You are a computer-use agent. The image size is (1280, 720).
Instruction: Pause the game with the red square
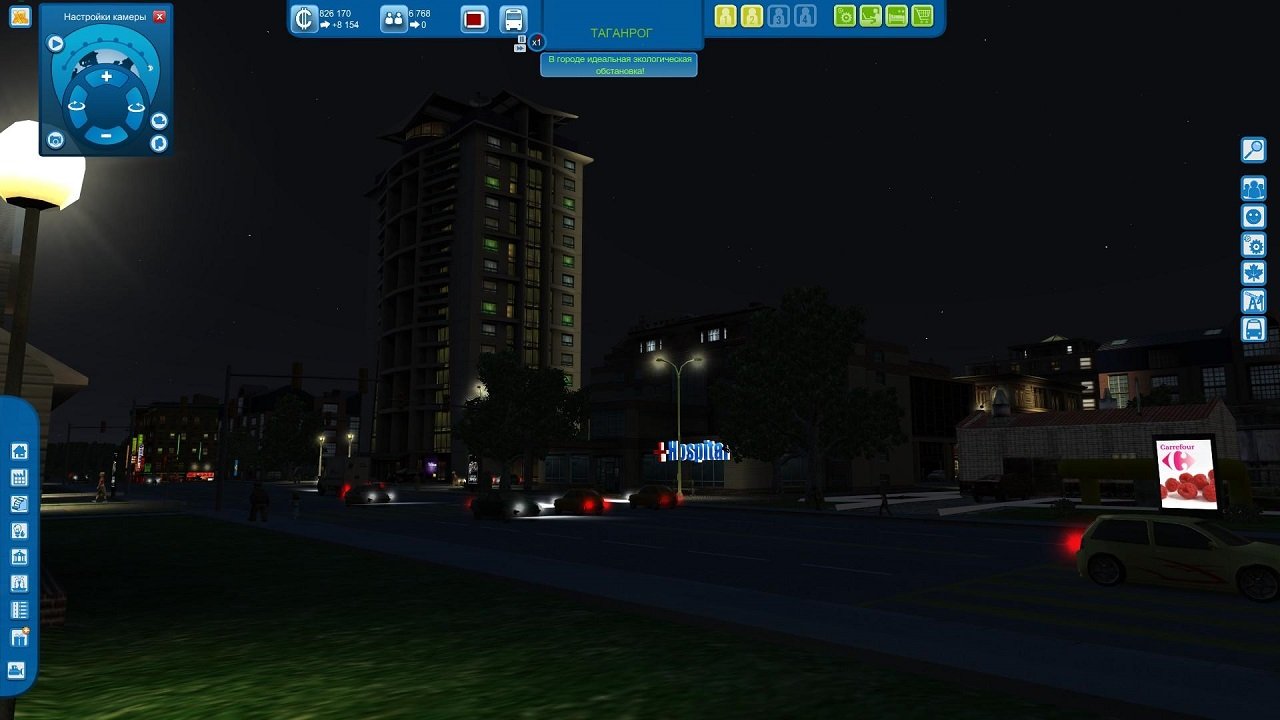tap(474, 20)
